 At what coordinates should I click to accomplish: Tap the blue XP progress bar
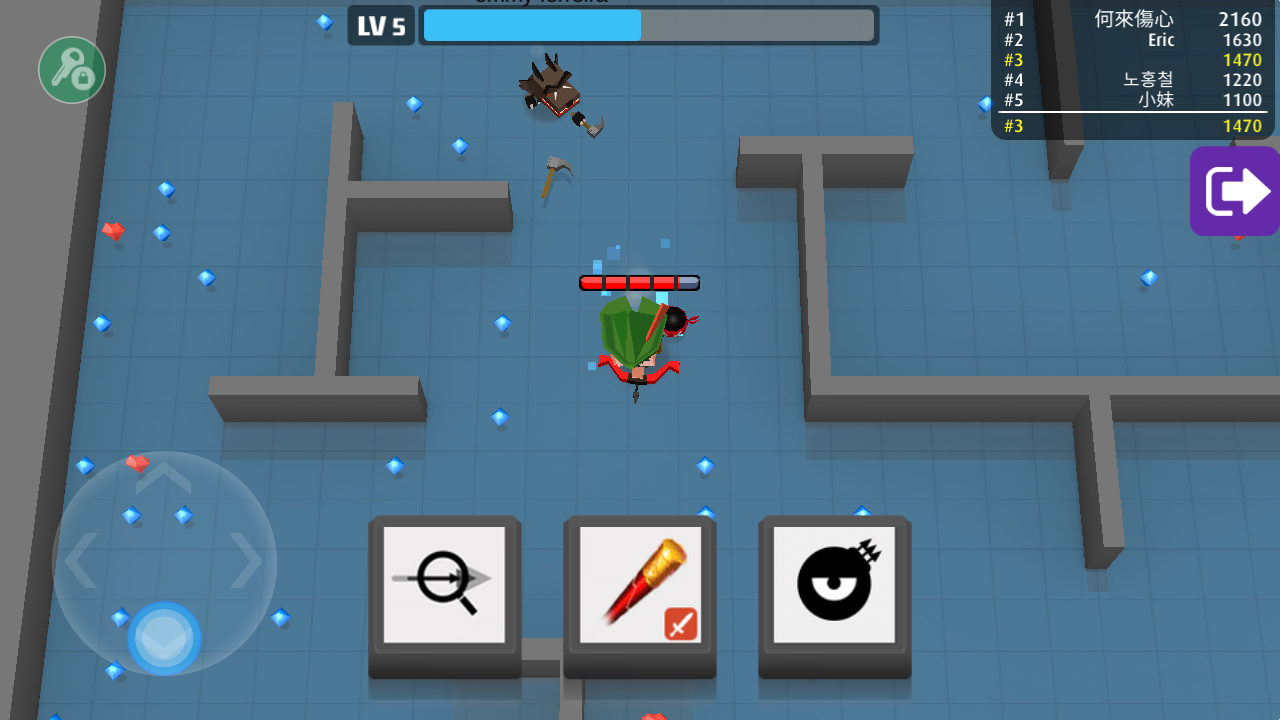click(x=530, y=25)
